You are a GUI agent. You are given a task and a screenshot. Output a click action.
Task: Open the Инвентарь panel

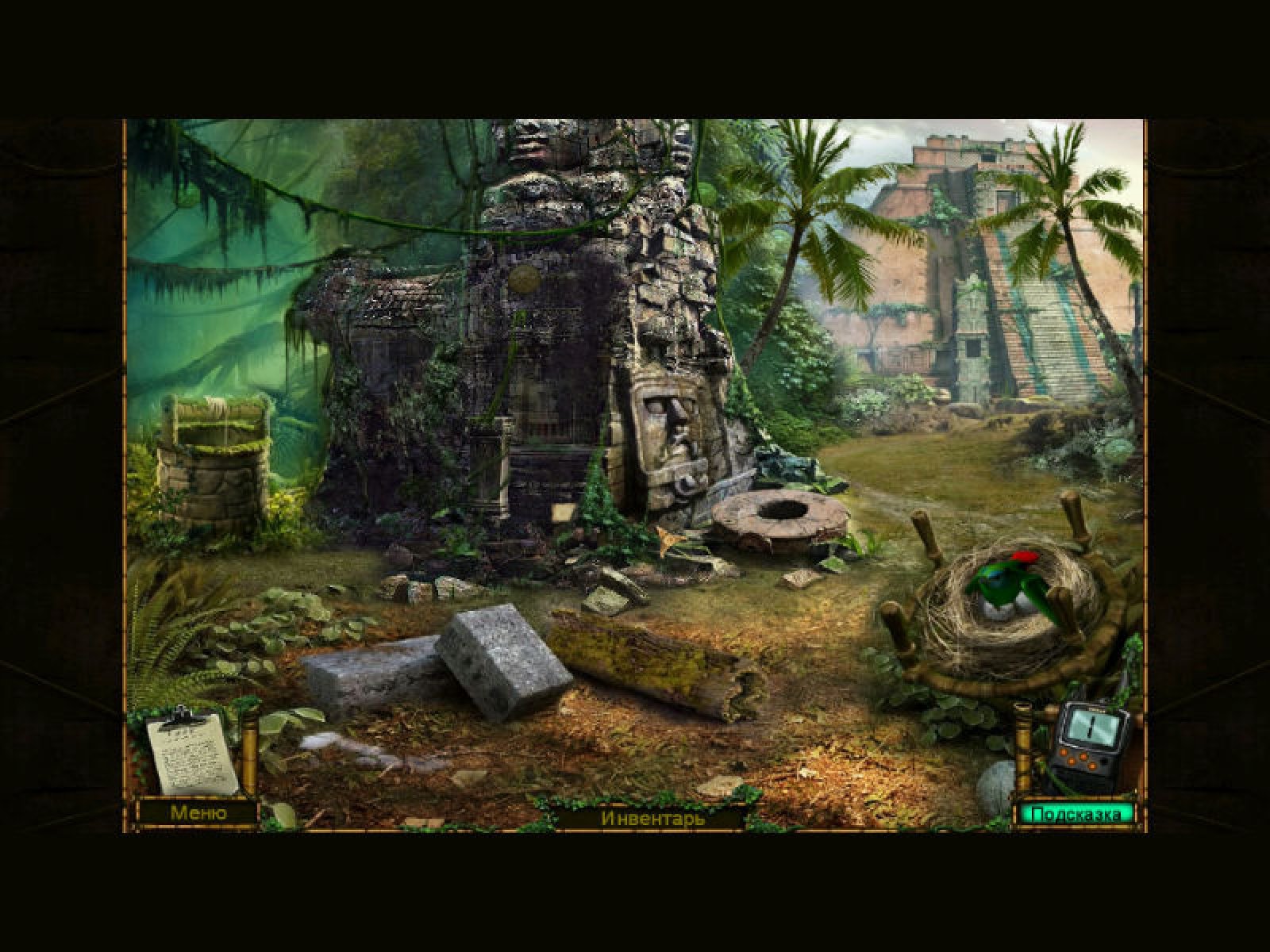tap(652, 818)
